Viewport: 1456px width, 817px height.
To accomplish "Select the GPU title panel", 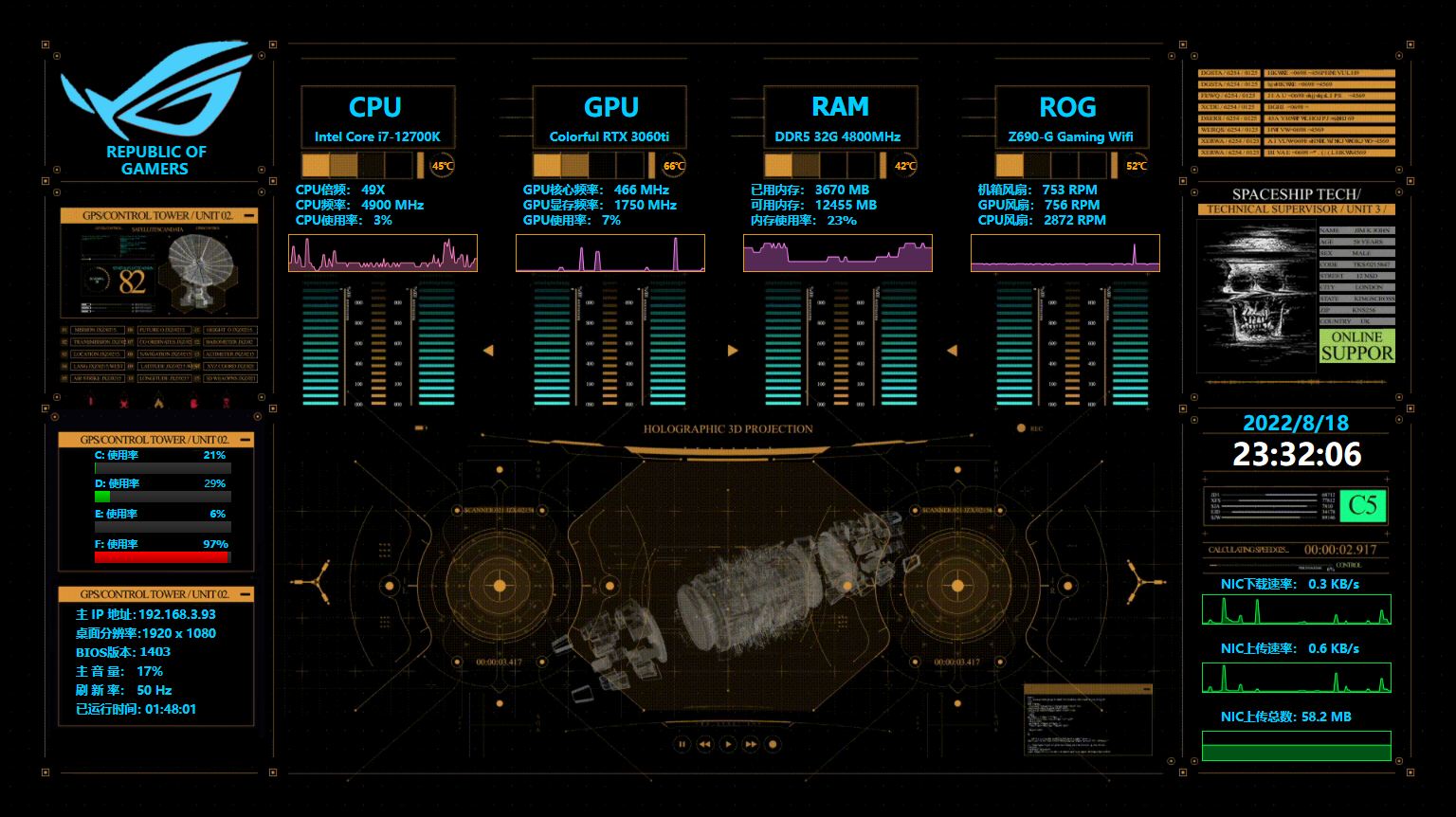I will pyautogui.click(x=610, y=118).
